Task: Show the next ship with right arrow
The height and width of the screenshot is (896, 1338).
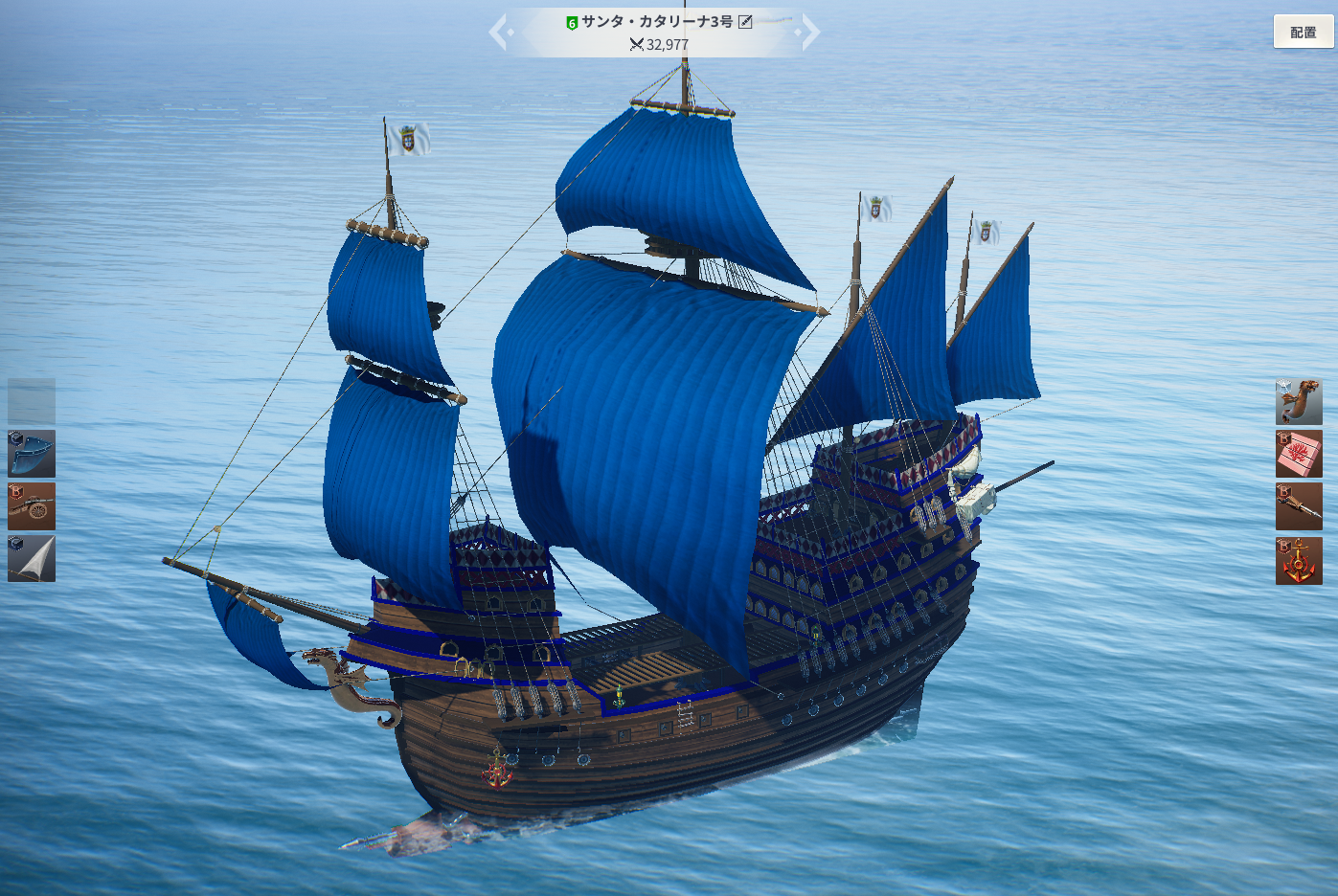Action: tap(810, 32)
